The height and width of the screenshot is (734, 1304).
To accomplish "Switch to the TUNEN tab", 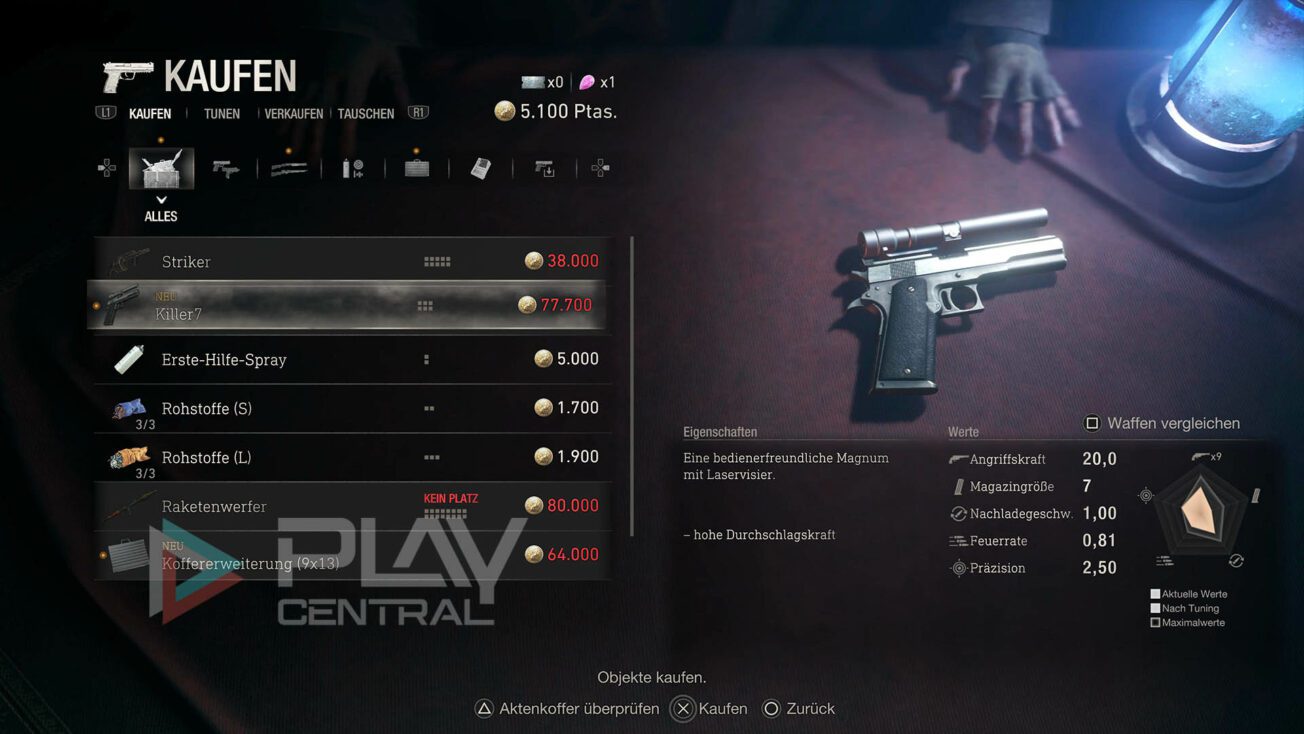I will coord(220,113).
